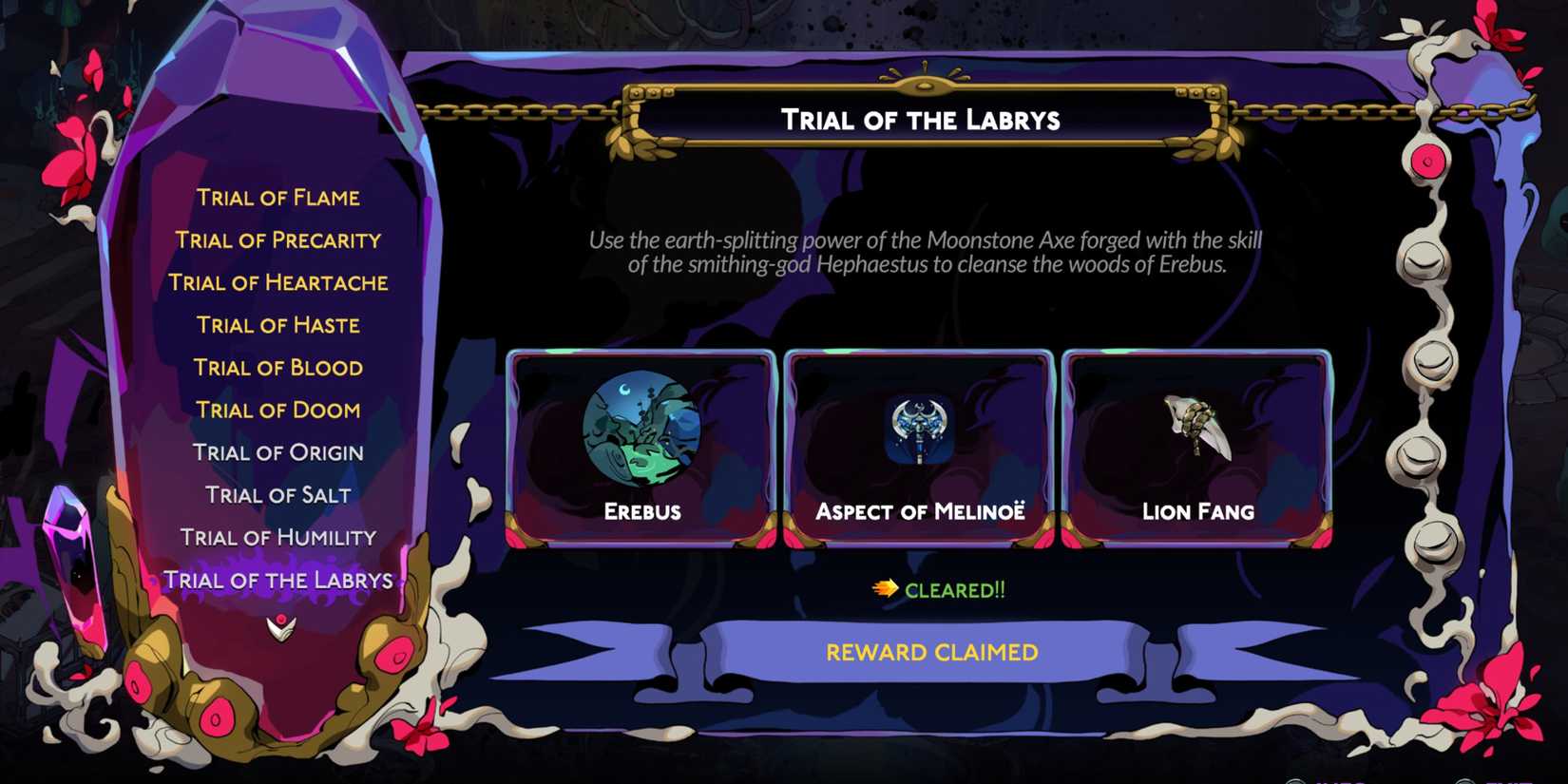Click the Aspect of Melinoë axe icon
This screenshot has width=1568, height=784.
[917, 428]
